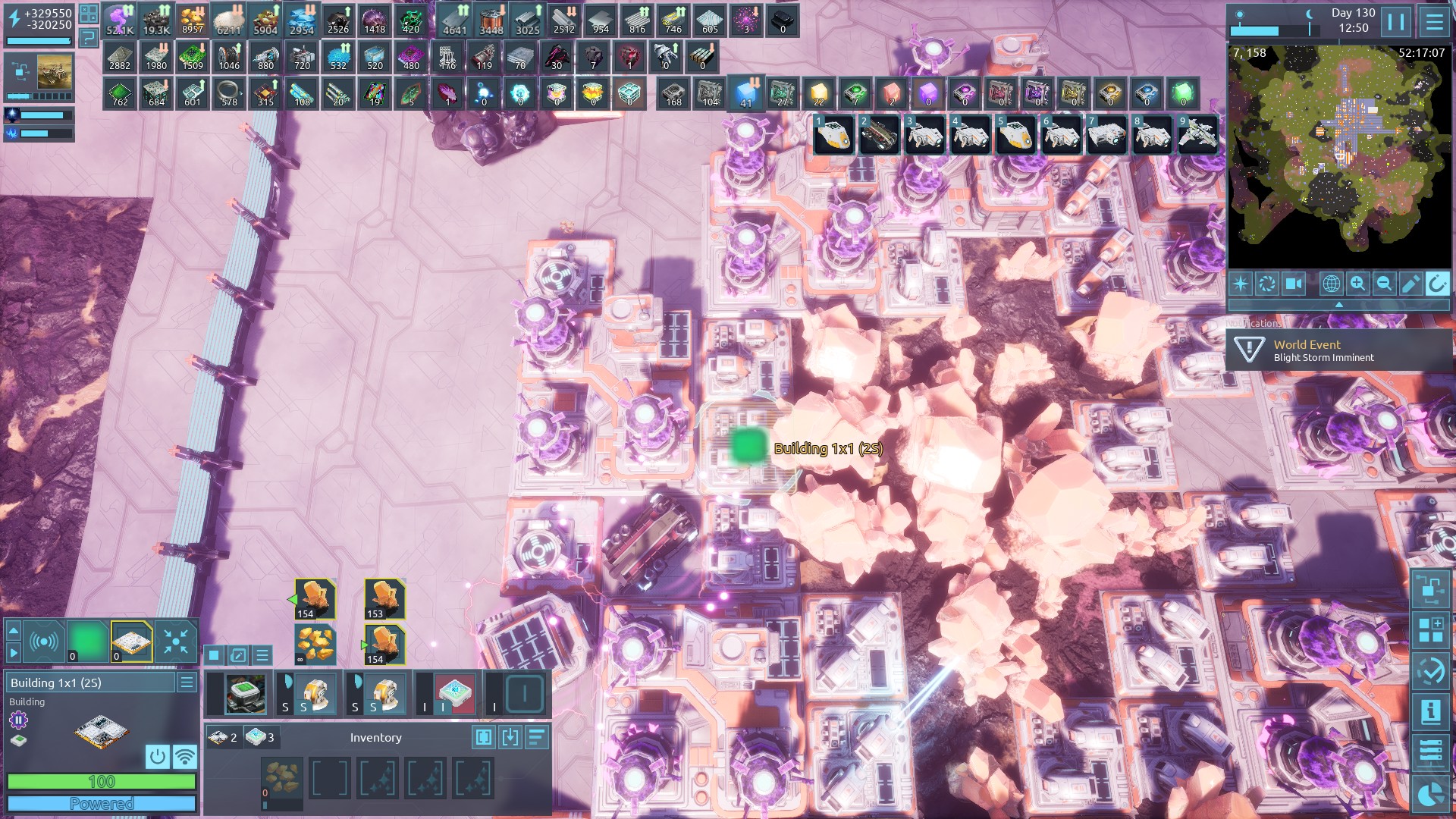Viewport: 1456px width, 819px height.
Task: Open the Blight Storm Imminent world event notification
Action: click(x=1338, y=350)
